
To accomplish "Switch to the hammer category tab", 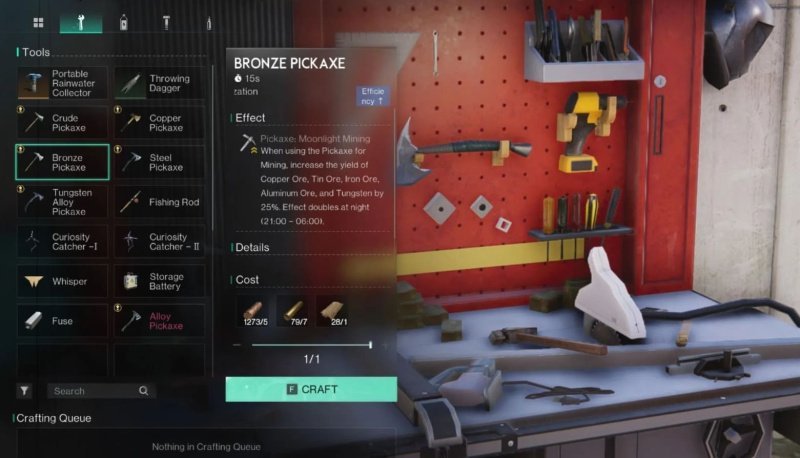I will tap(166, 22).
